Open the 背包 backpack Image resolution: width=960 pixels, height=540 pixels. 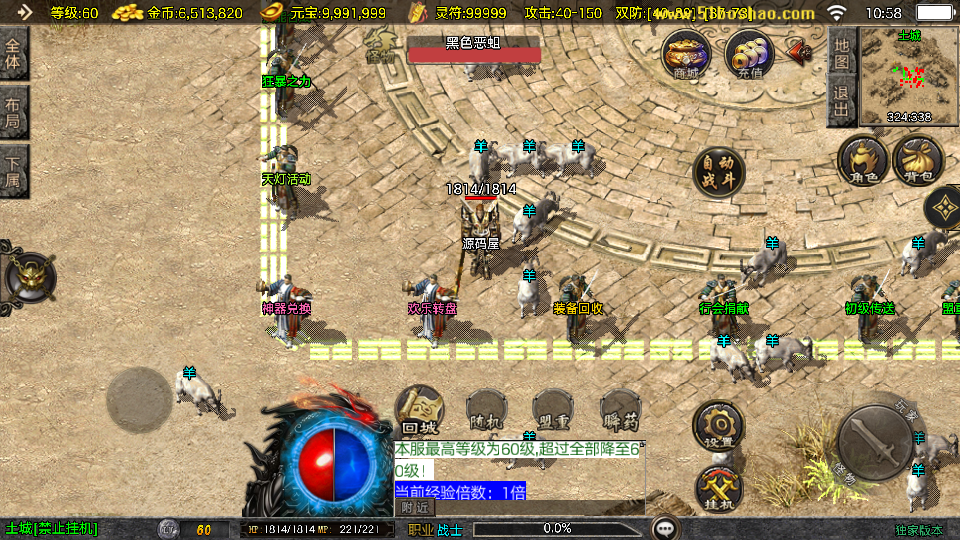tap(917, 160)
